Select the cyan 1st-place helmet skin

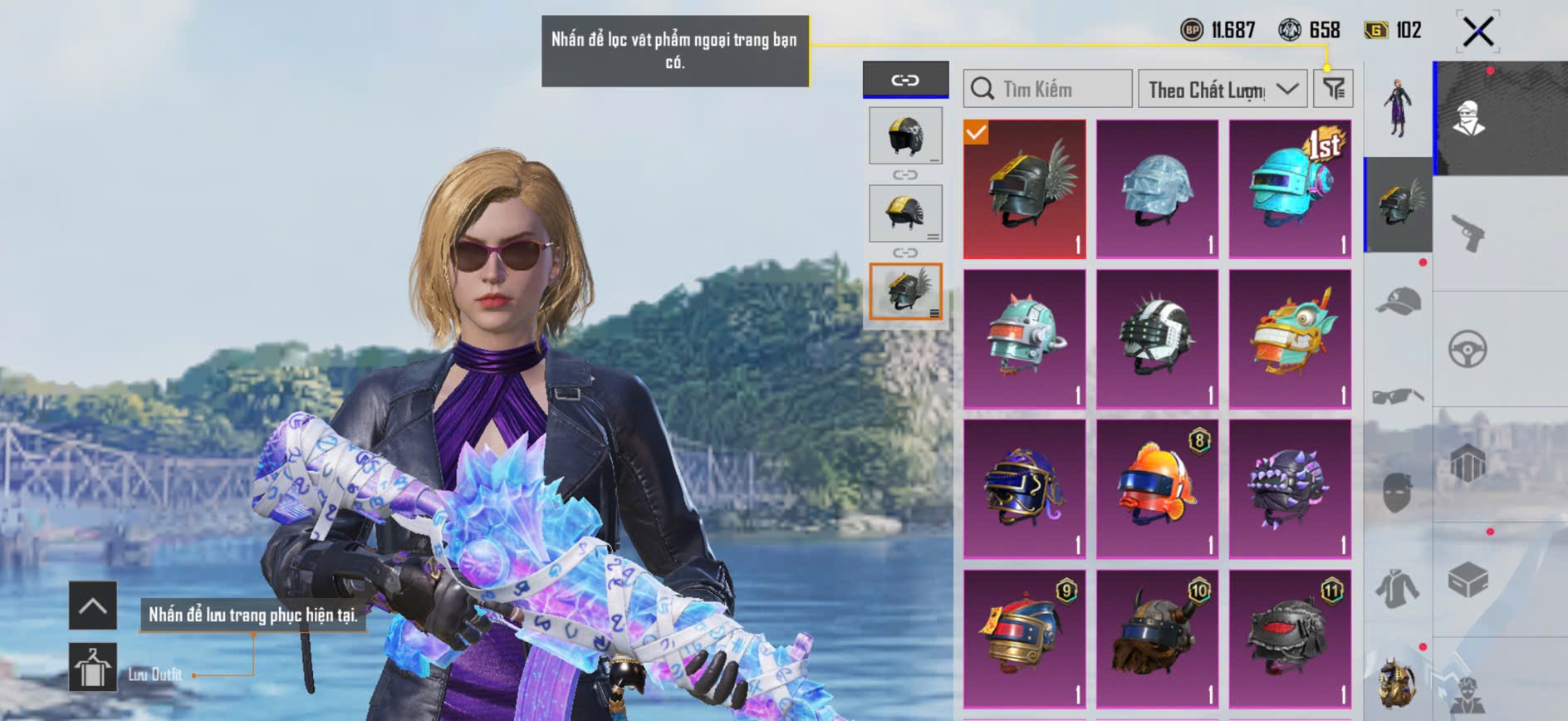[1290, 189]
